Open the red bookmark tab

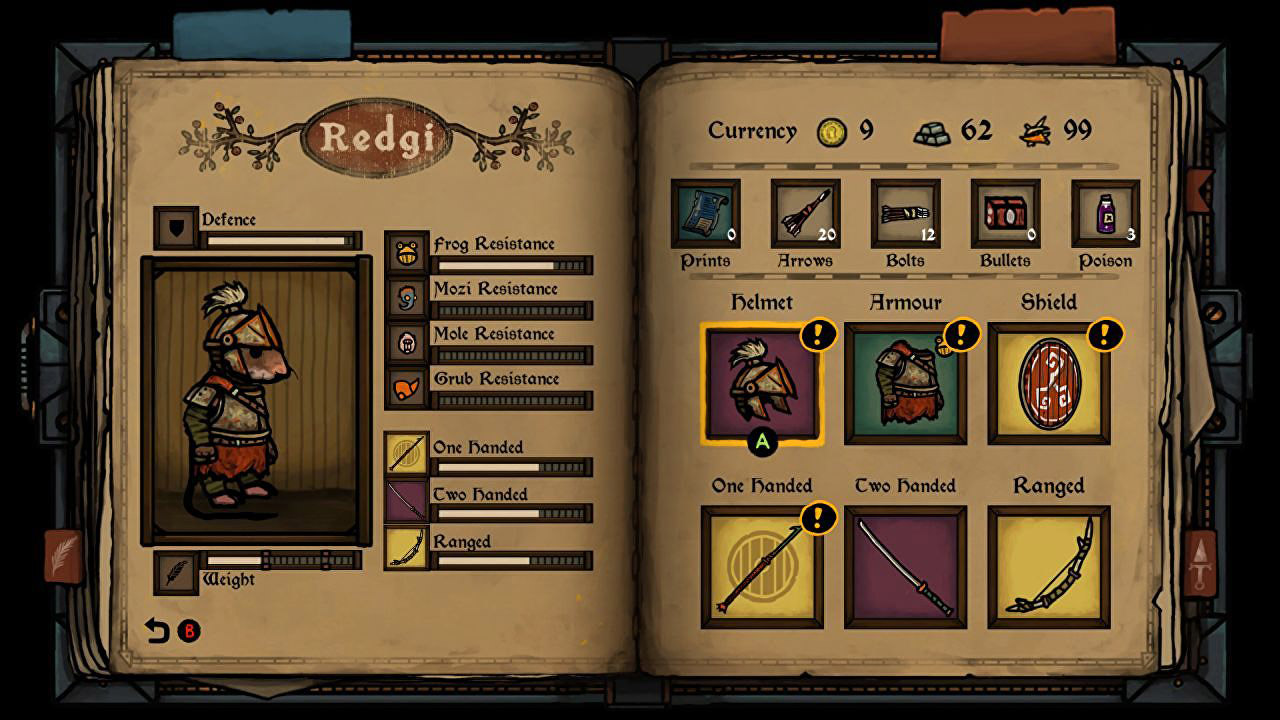click(1026, 35)
